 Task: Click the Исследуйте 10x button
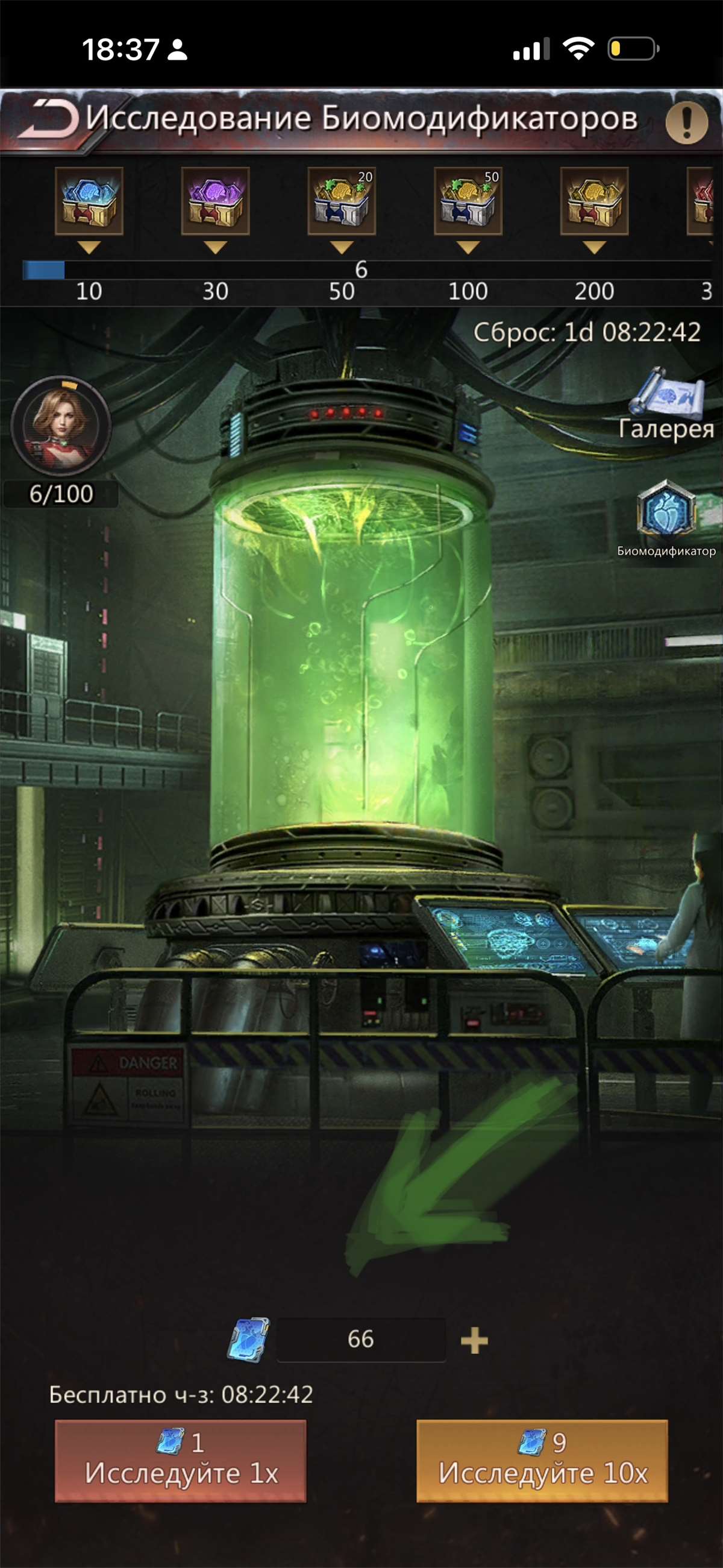pyautogui.click(x=542, y=1461)
